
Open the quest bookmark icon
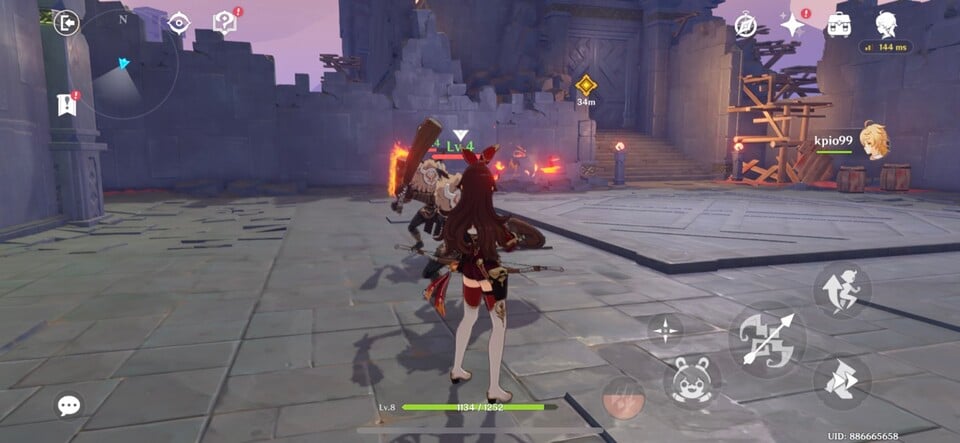(x=67, y=104)
